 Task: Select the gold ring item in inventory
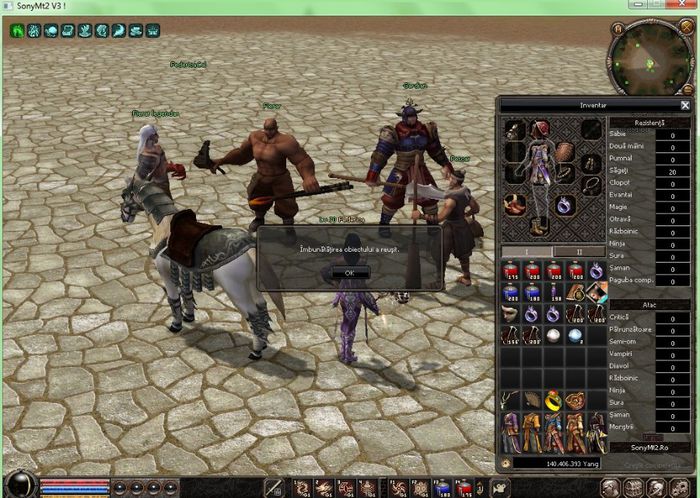(553, 402)
